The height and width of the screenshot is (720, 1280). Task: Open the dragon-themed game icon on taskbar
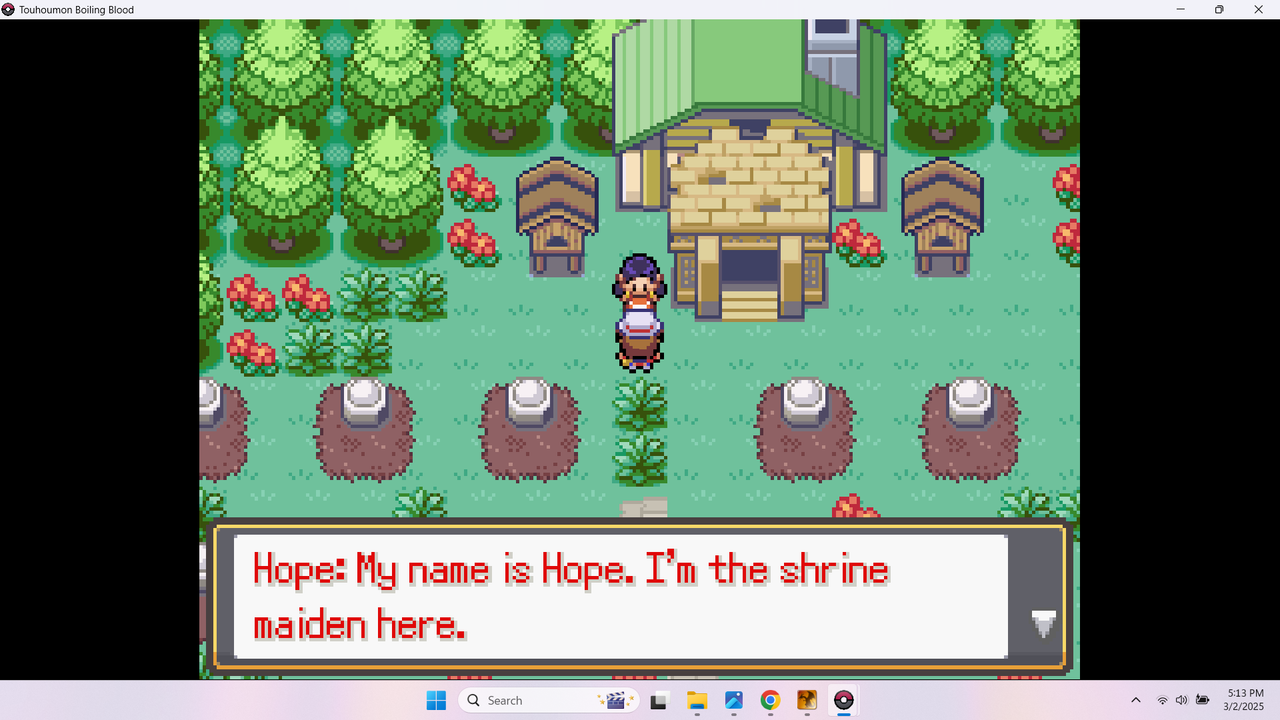pyautogui.click(x=806, y=700)
